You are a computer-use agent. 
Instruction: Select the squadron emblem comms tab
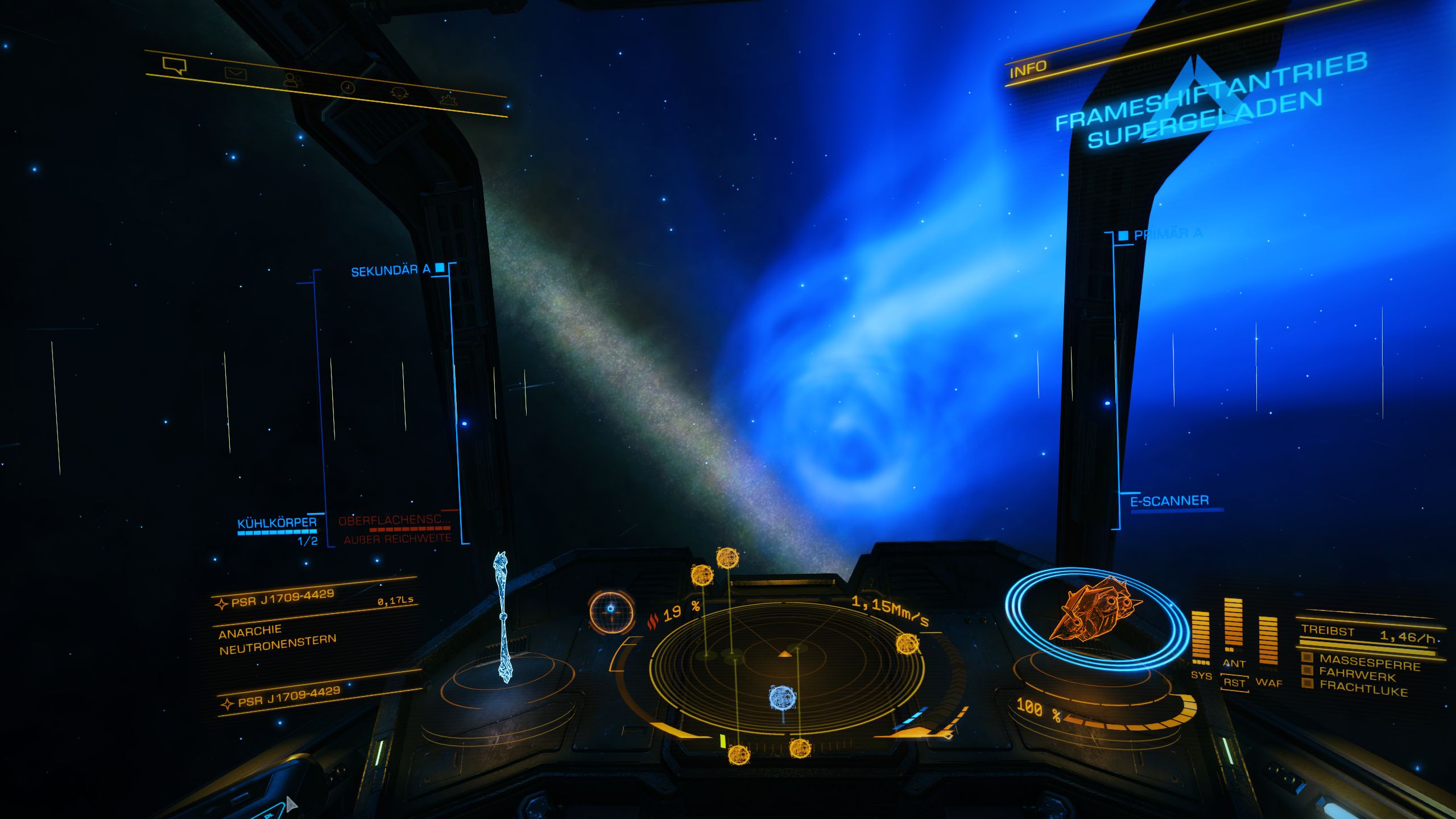tap(399, 93)
